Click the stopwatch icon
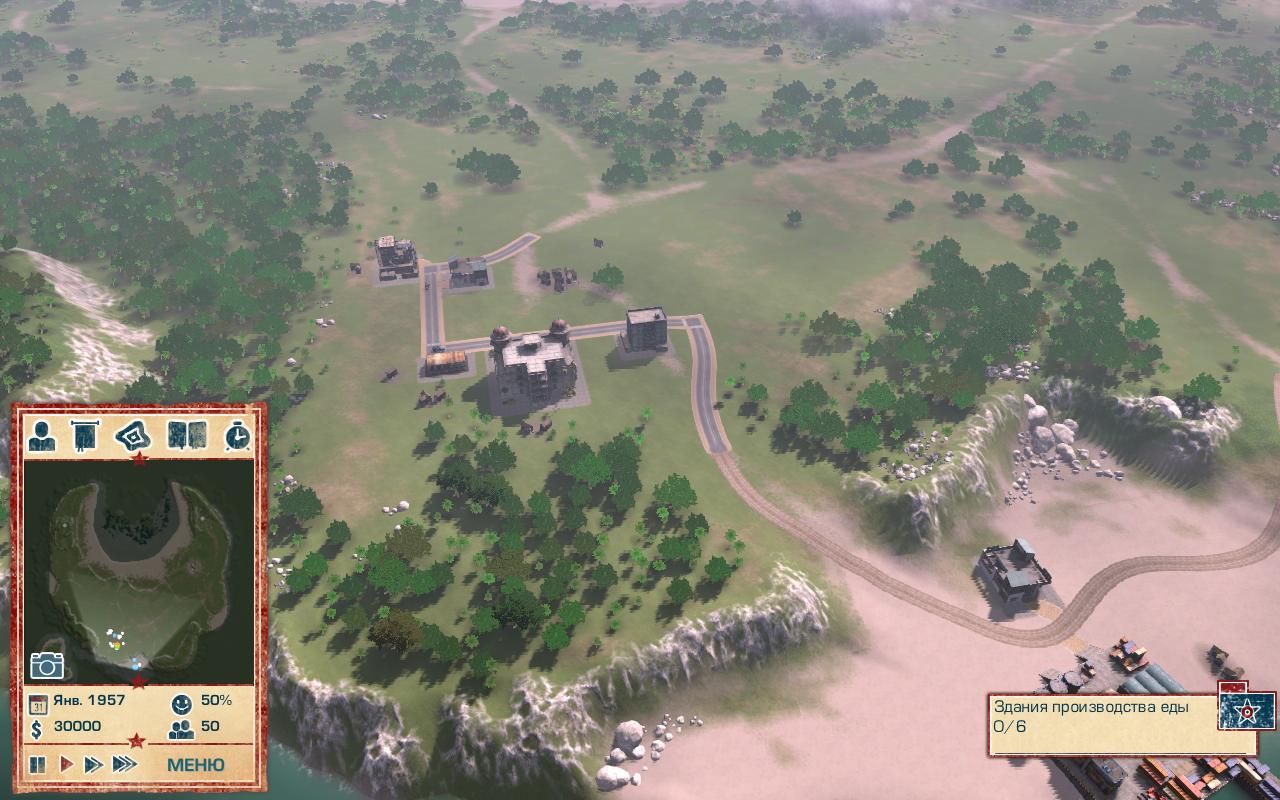The height and width of the screenshot is (800, 1280). [x=237, y=436]
